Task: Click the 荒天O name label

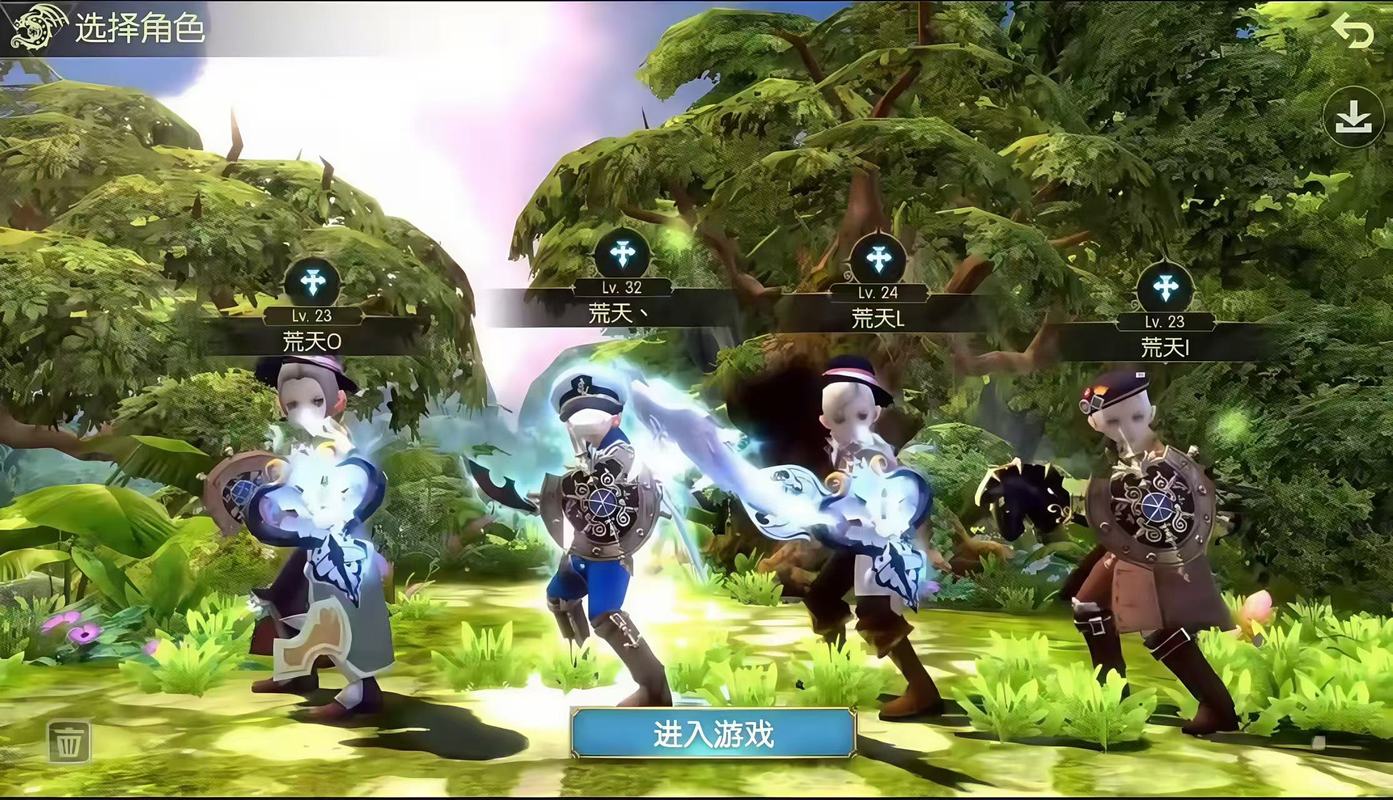Action: (313, 342)
